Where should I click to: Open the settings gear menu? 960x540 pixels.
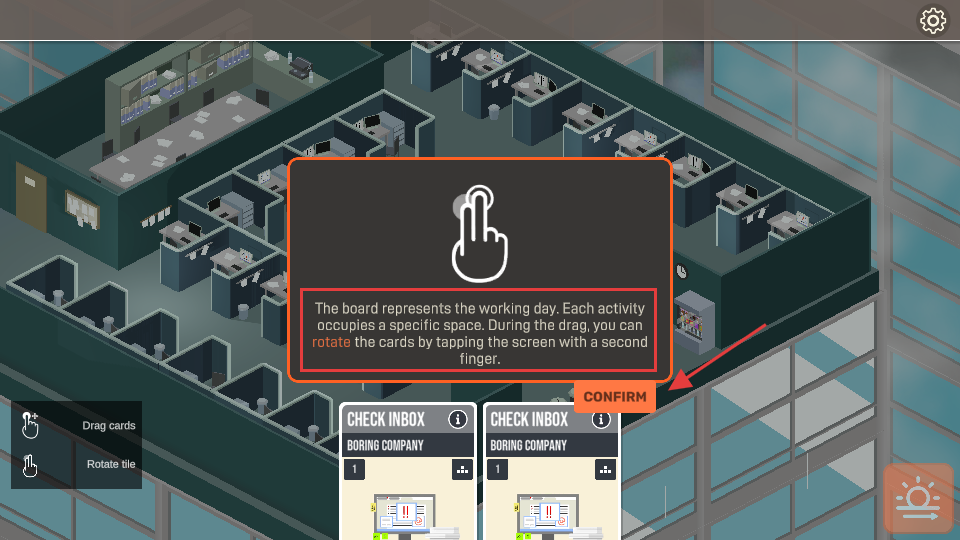pos(933,20)
